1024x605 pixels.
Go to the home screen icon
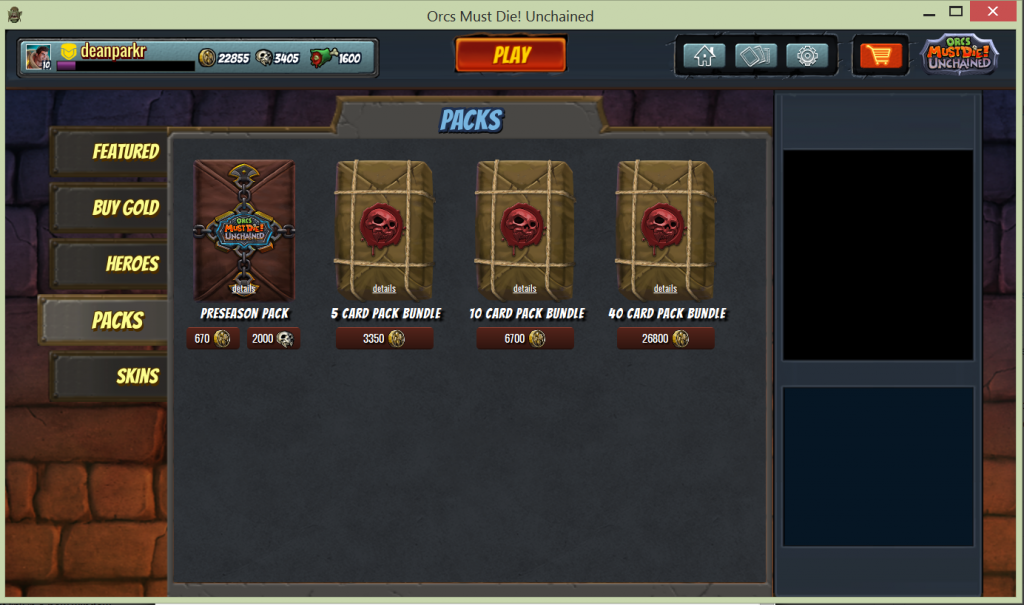(704, 55)
